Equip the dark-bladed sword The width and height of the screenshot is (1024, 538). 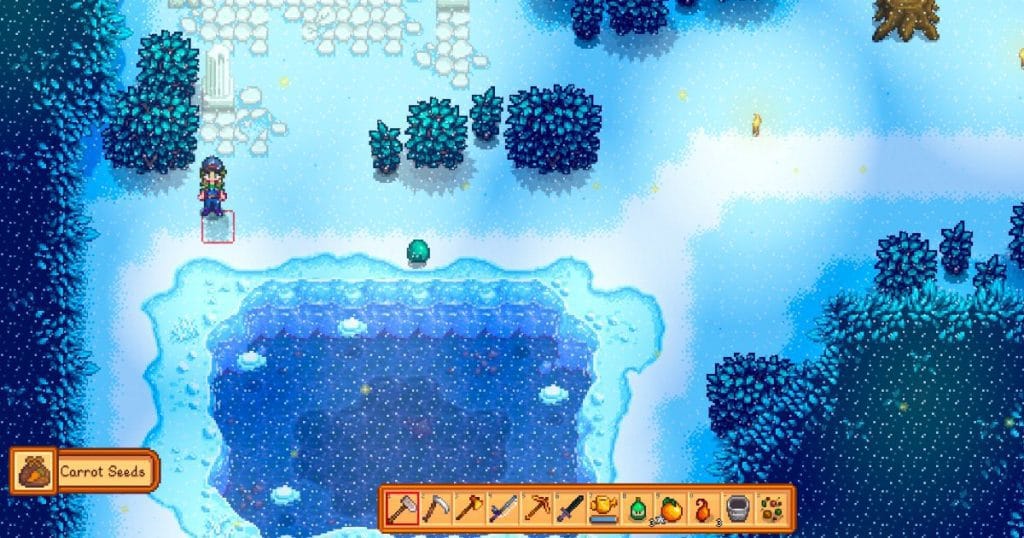569,508
